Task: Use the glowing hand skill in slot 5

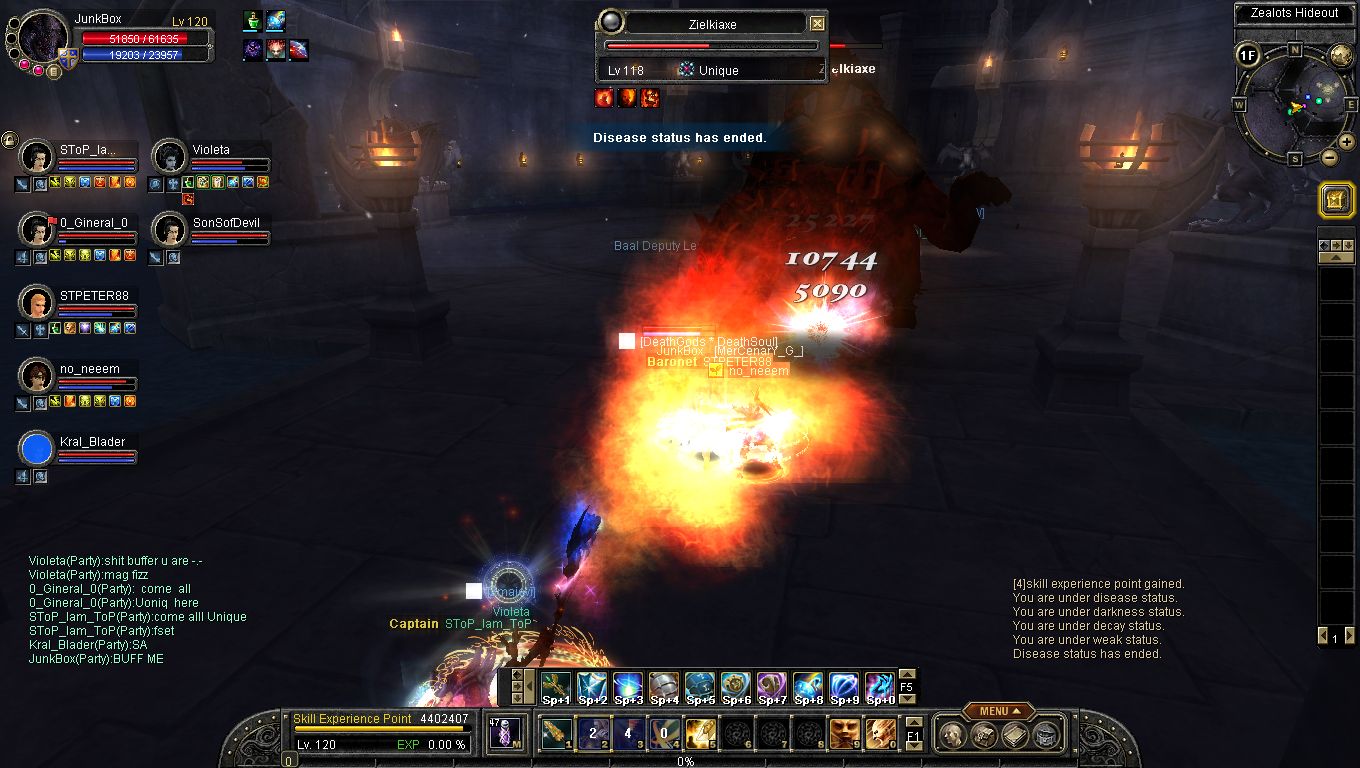Action: [700, 735]
